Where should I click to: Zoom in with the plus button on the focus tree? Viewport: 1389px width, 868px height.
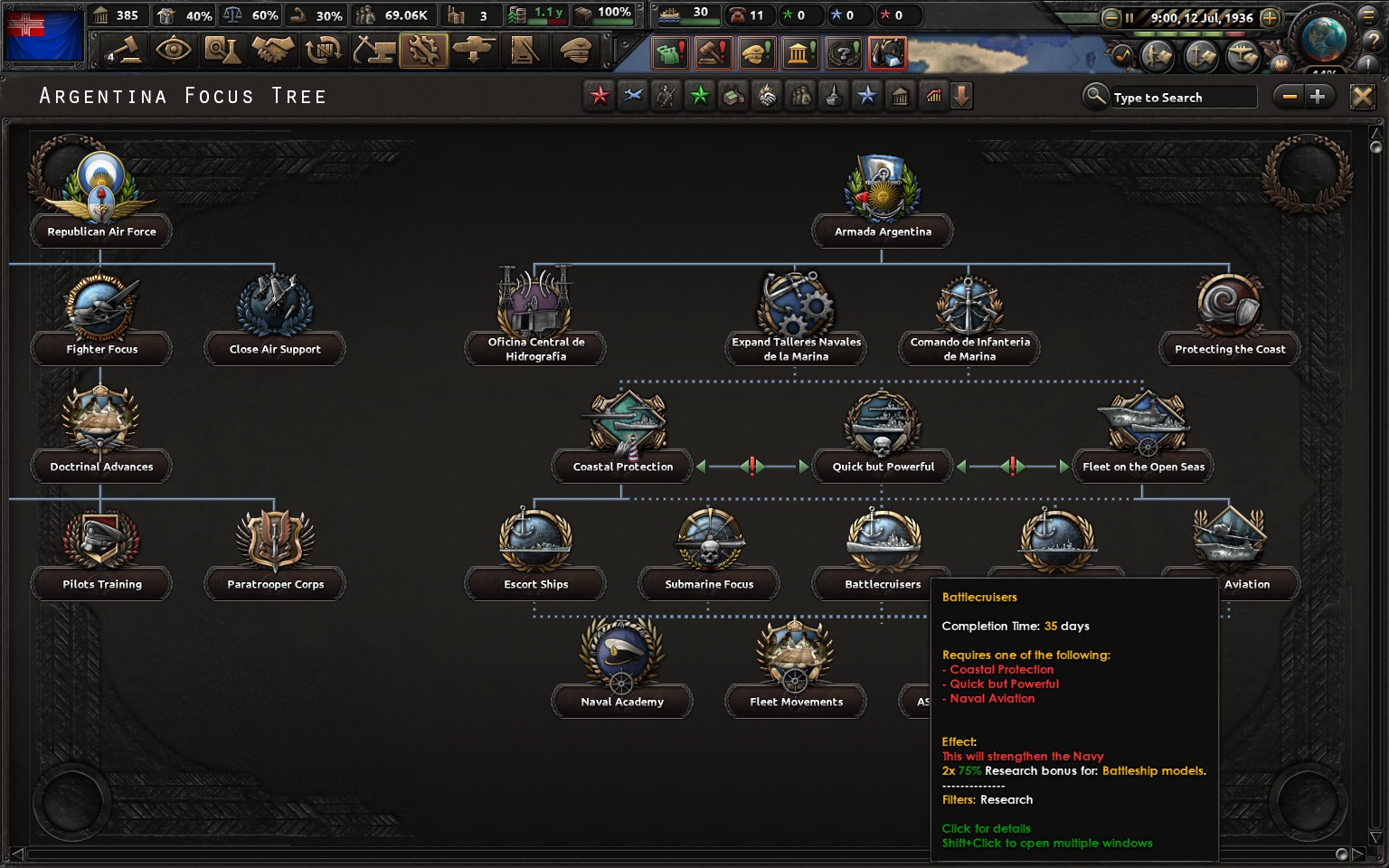(1318, 96)
